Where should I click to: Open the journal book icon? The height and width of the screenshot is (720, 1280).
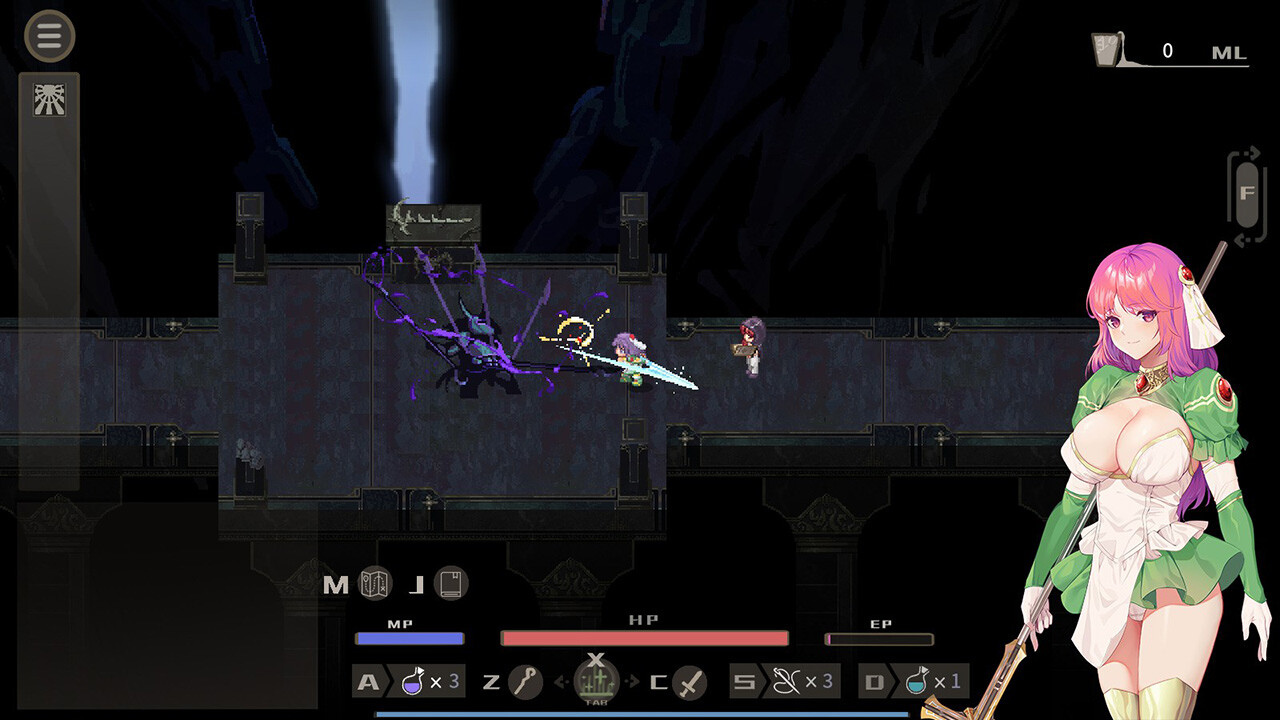[x=452, y=584]
